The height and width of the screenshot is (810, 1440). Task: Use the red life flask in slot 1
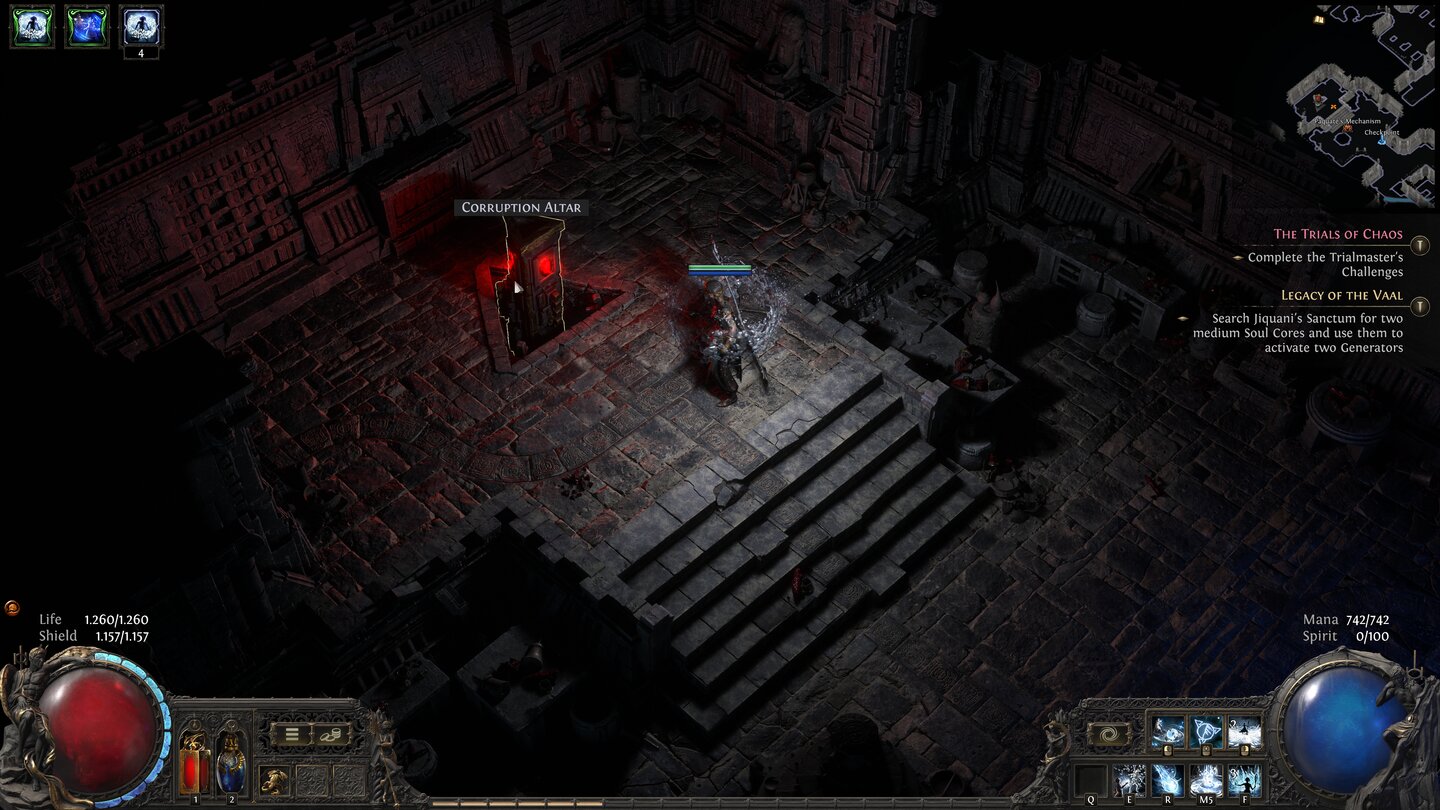[x=193, y=763]
